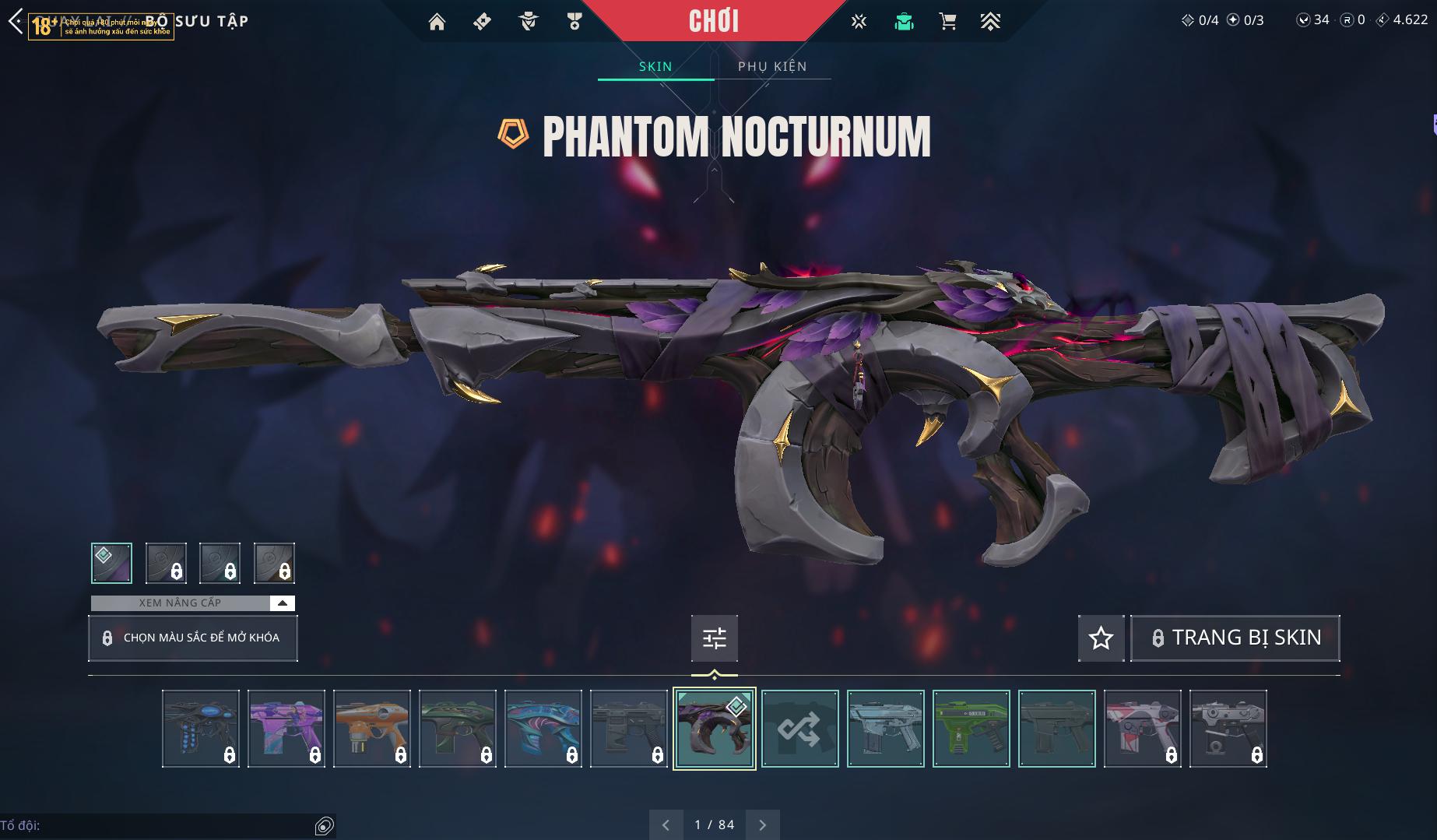Open the filter sliders button
1437x840 pixels.
714,638
